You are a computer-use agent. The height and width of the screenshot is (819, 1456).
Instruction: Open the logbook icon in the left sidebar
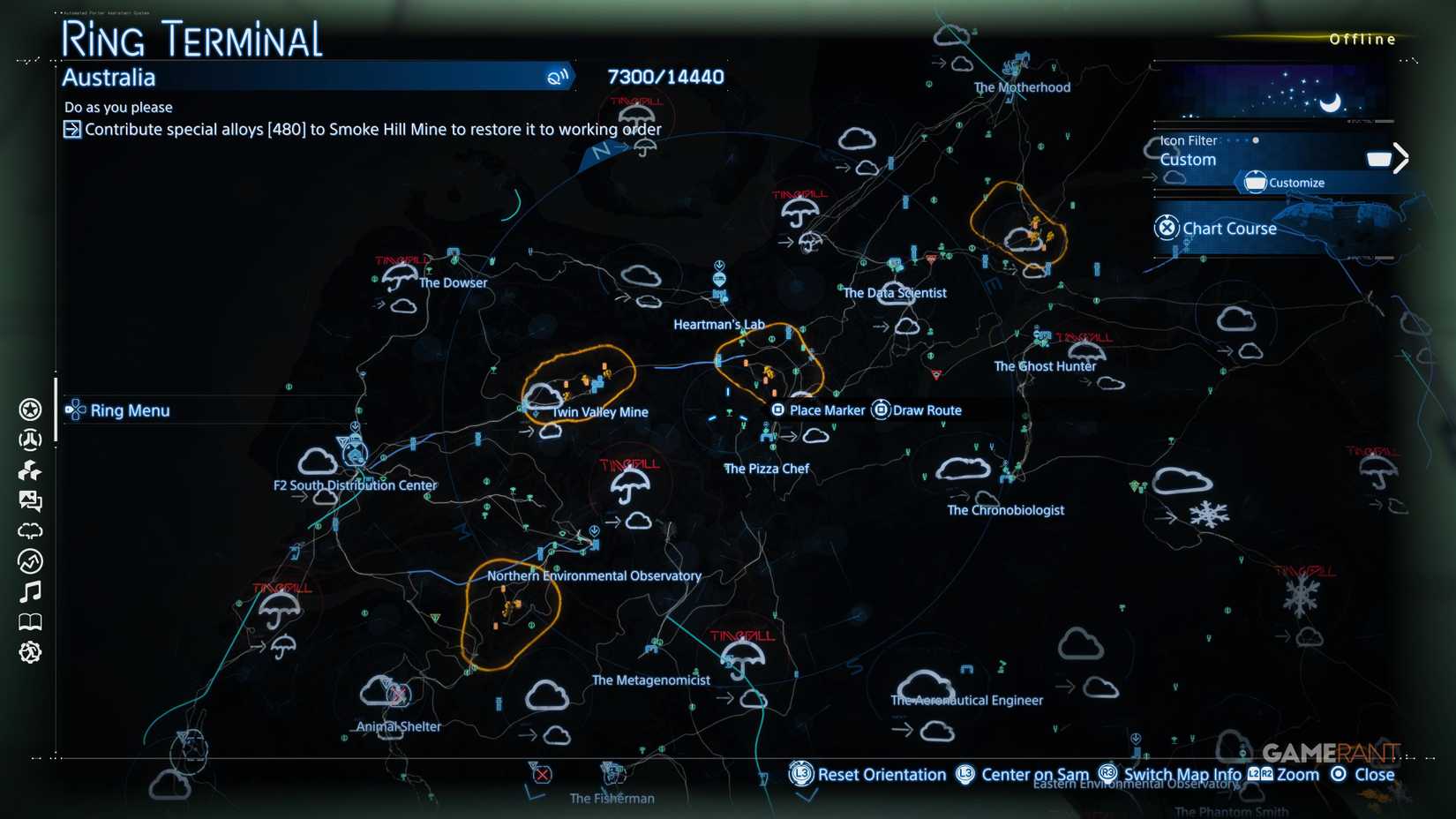point(30,621)
